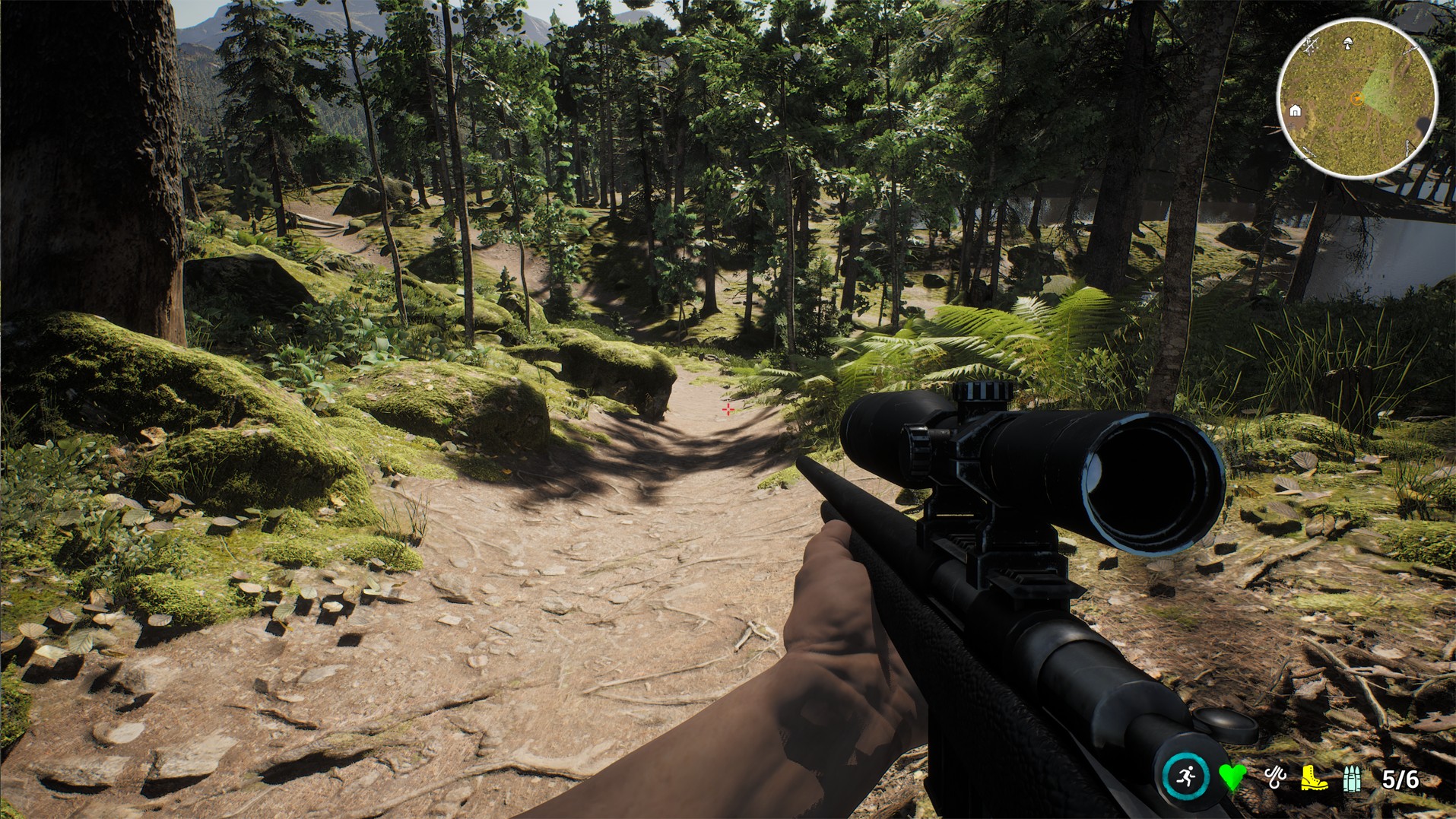This screenshot has height=819, width=1456.
Task: Click the three bullets ammo icon
Action: pos(1353,779)
